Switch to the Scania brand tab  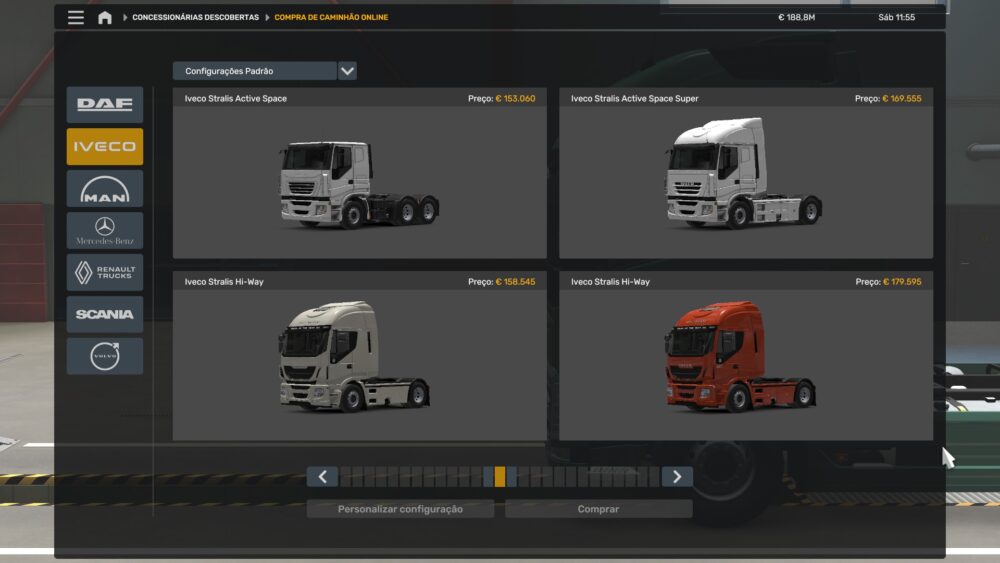pos(105,314)
